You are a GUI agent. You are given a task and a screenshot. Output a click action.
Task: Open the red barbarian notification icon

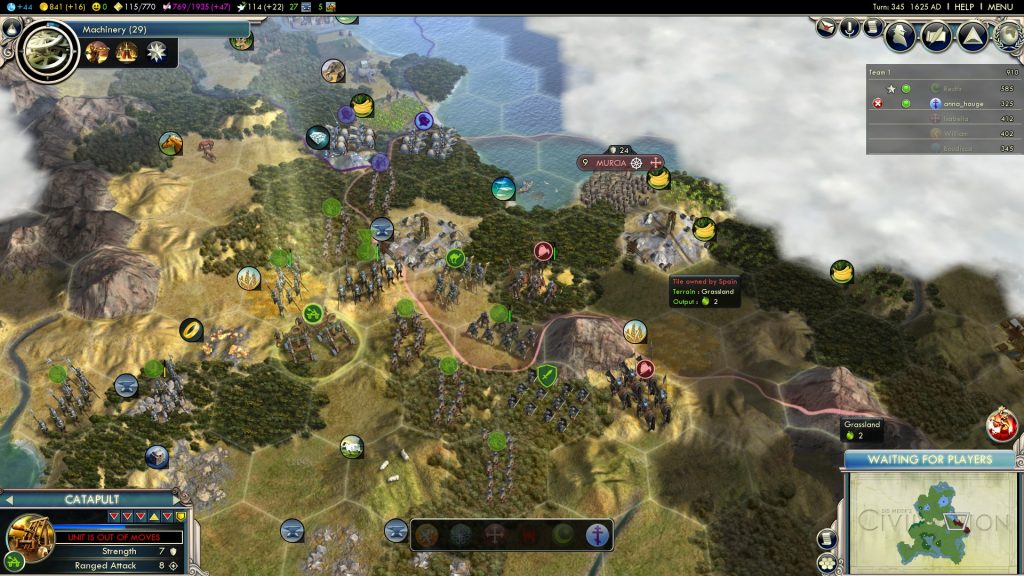coord(1001,424)
